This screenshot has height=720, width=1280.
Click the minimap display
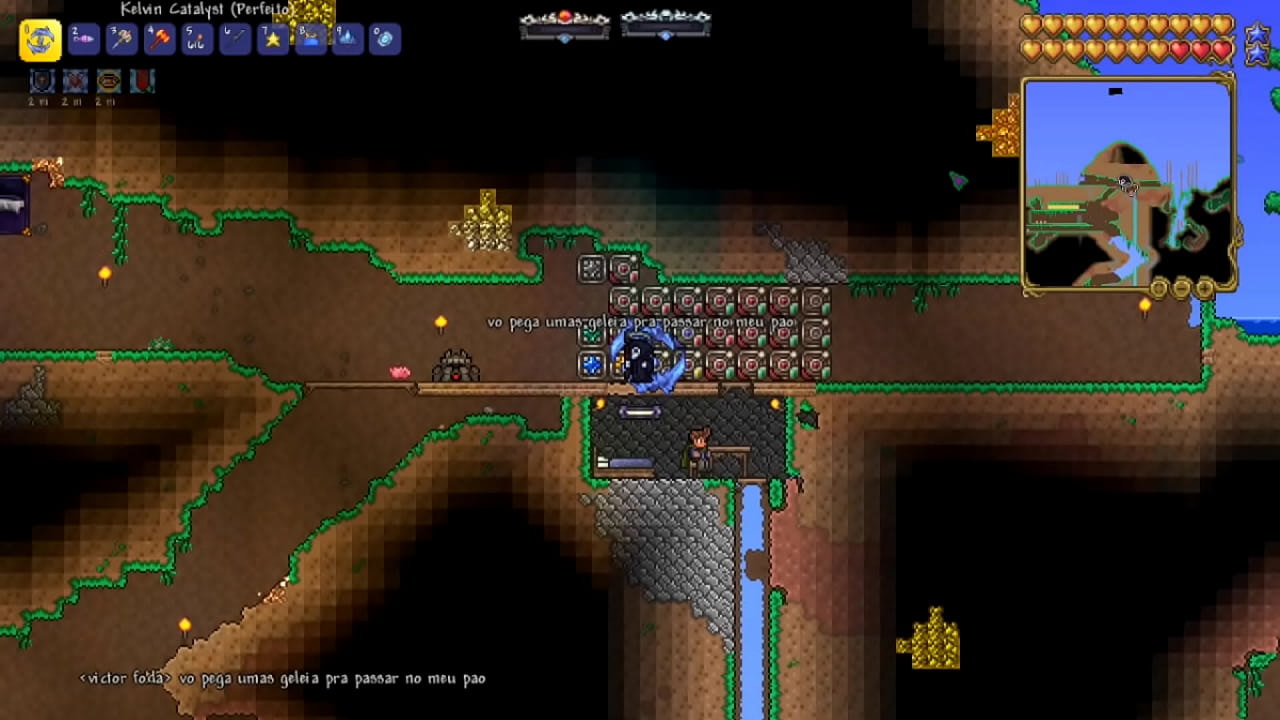point(1128,184)
